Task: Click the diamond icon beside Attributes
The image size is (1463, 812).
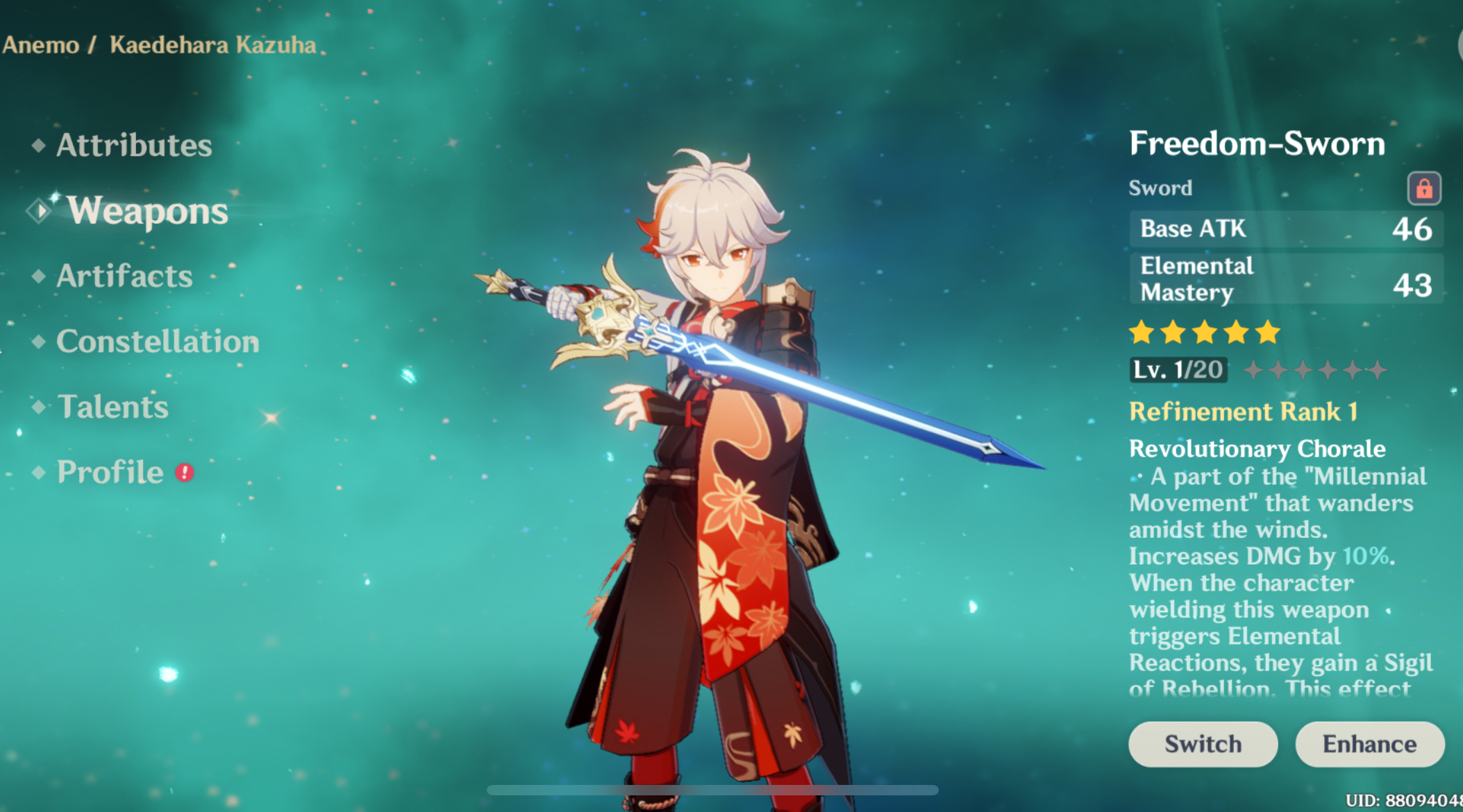Action: [40, 146]
